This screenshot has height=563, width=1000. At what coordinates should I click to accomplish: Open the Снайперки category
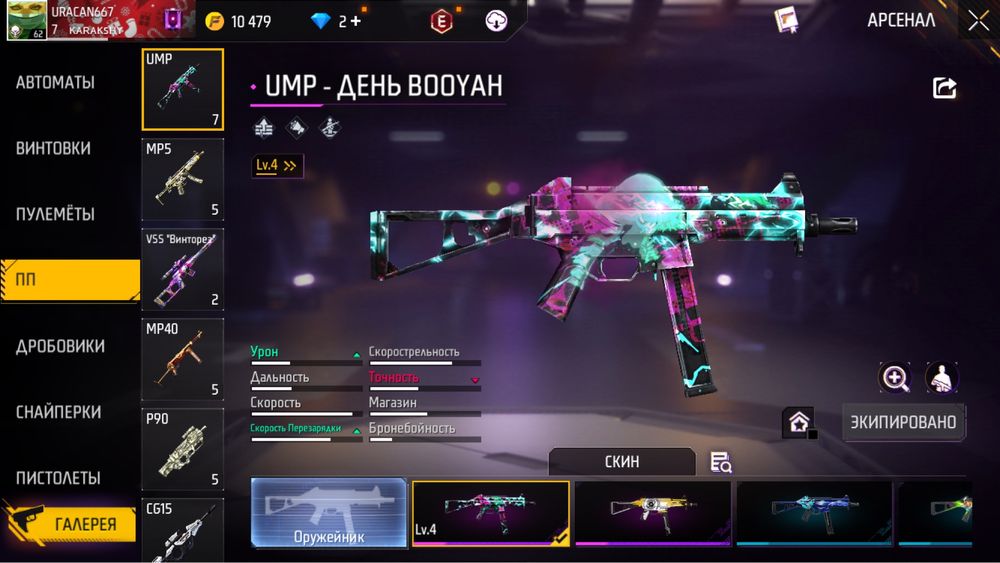click(58, 412)
